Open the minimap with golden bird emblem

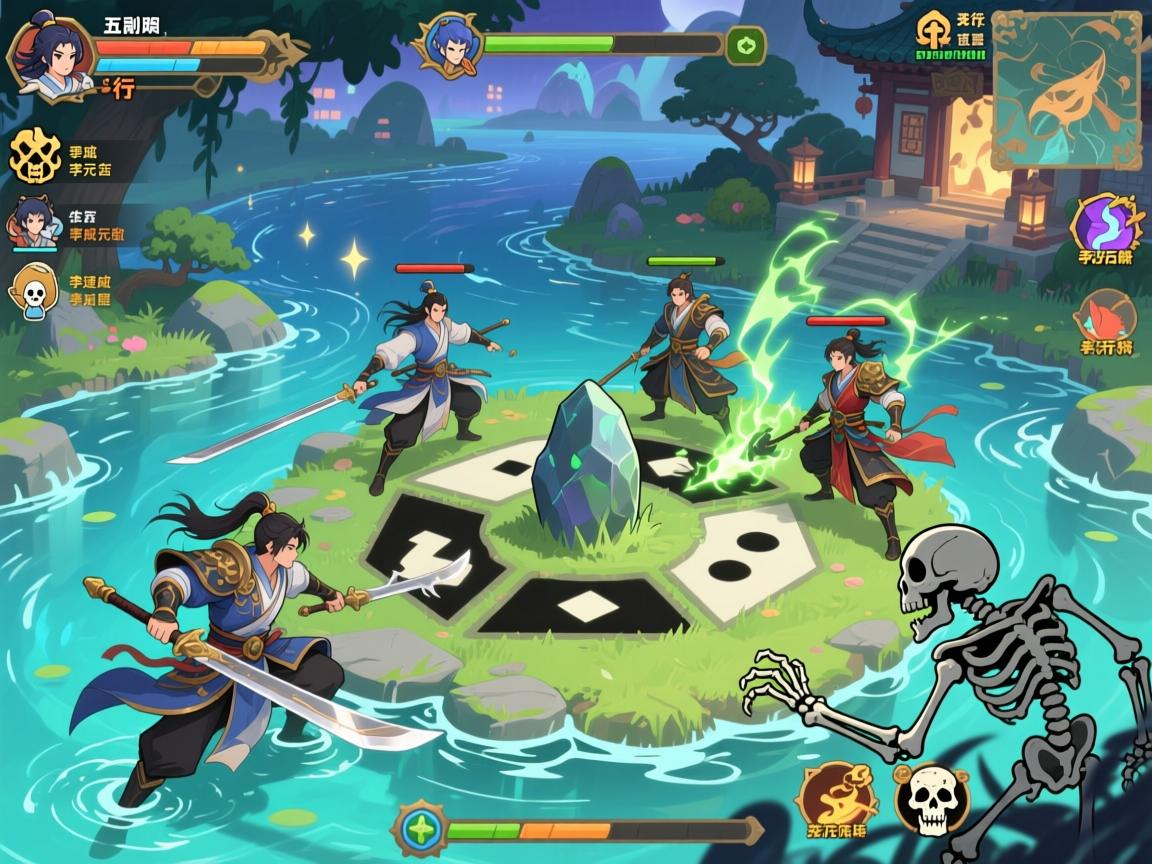[x=1065, y=90]
